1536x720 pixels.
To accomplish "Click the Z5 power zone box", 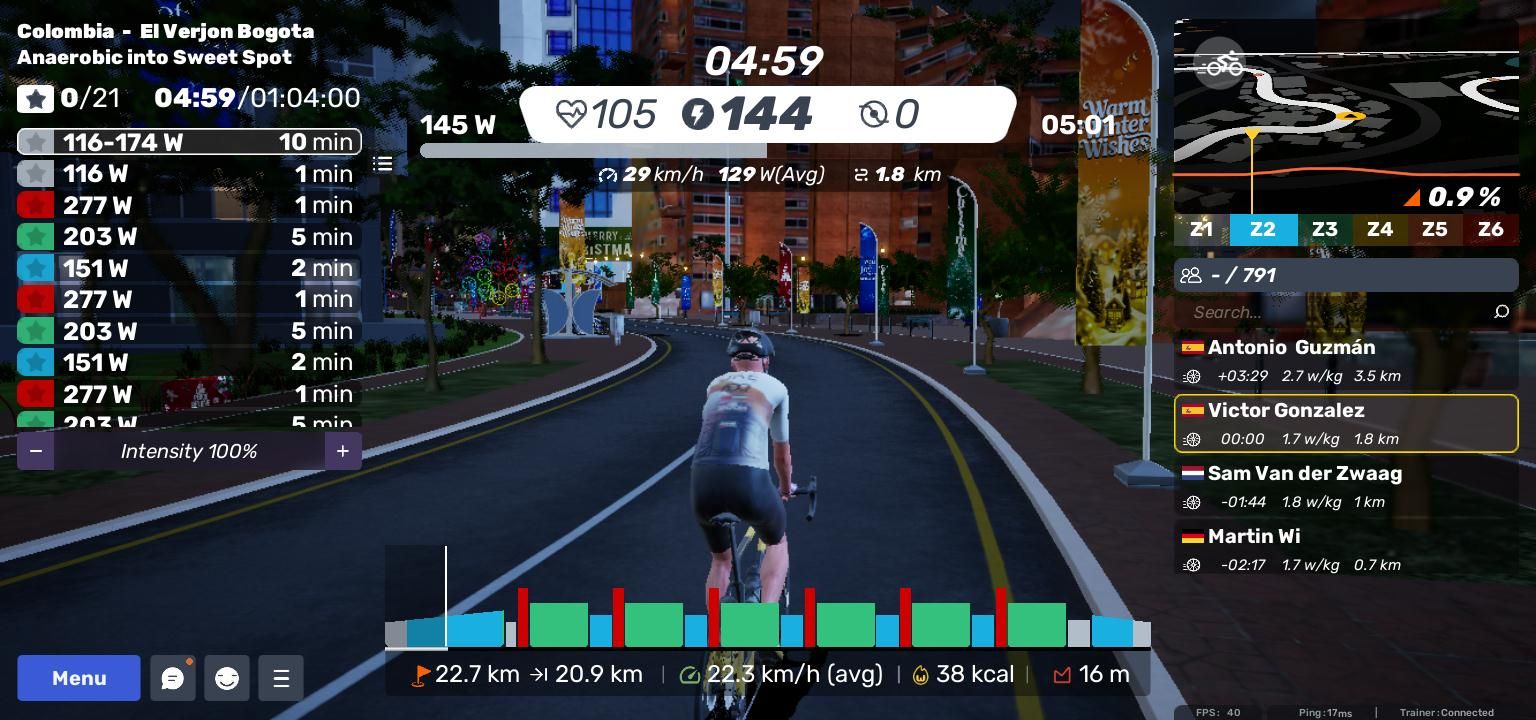I will click(1434, 229).
